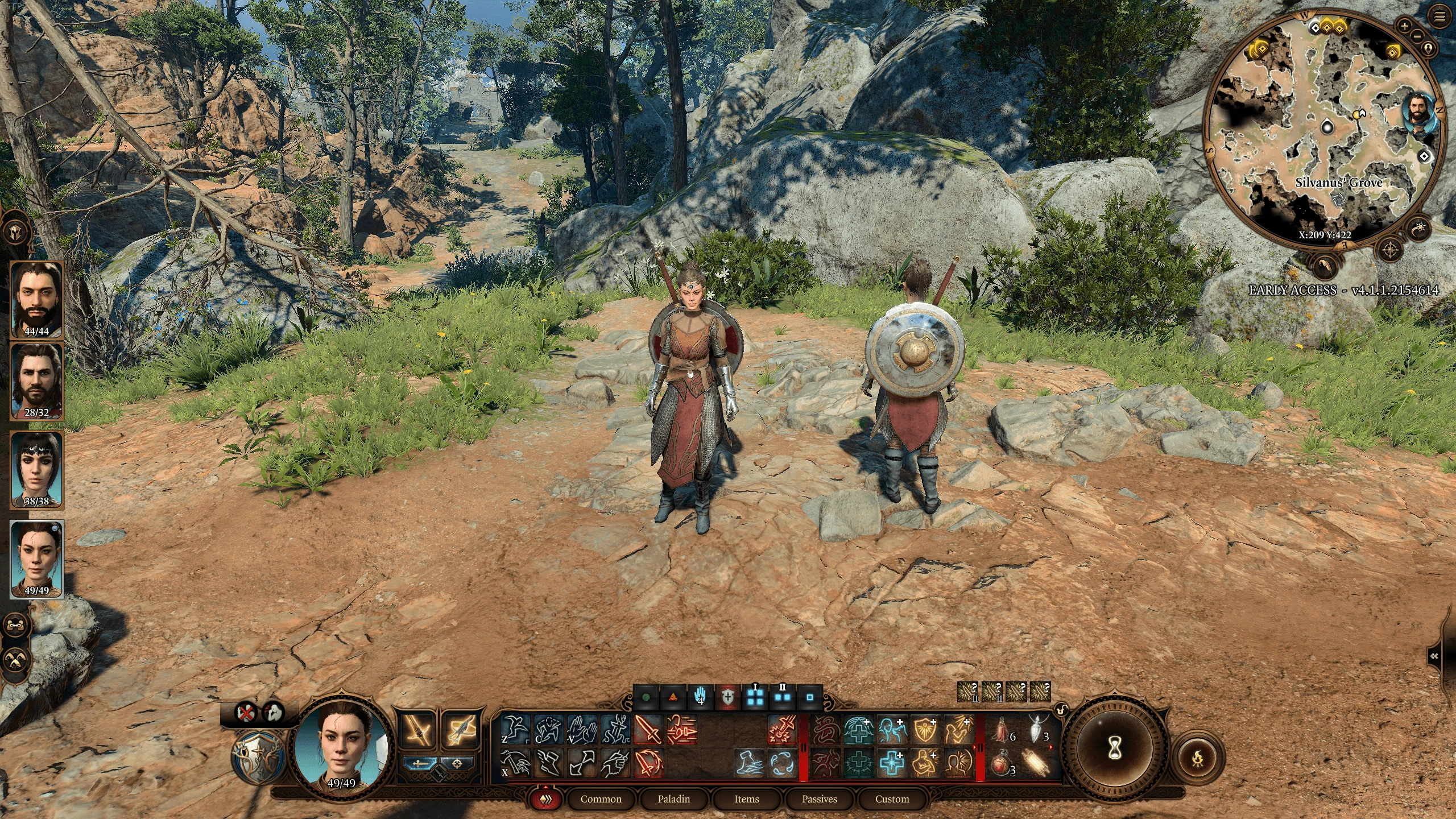This screenshot has height=819, width=1456.
Task: Zoom in the minimap with plus button
Action: [1404, 26]
